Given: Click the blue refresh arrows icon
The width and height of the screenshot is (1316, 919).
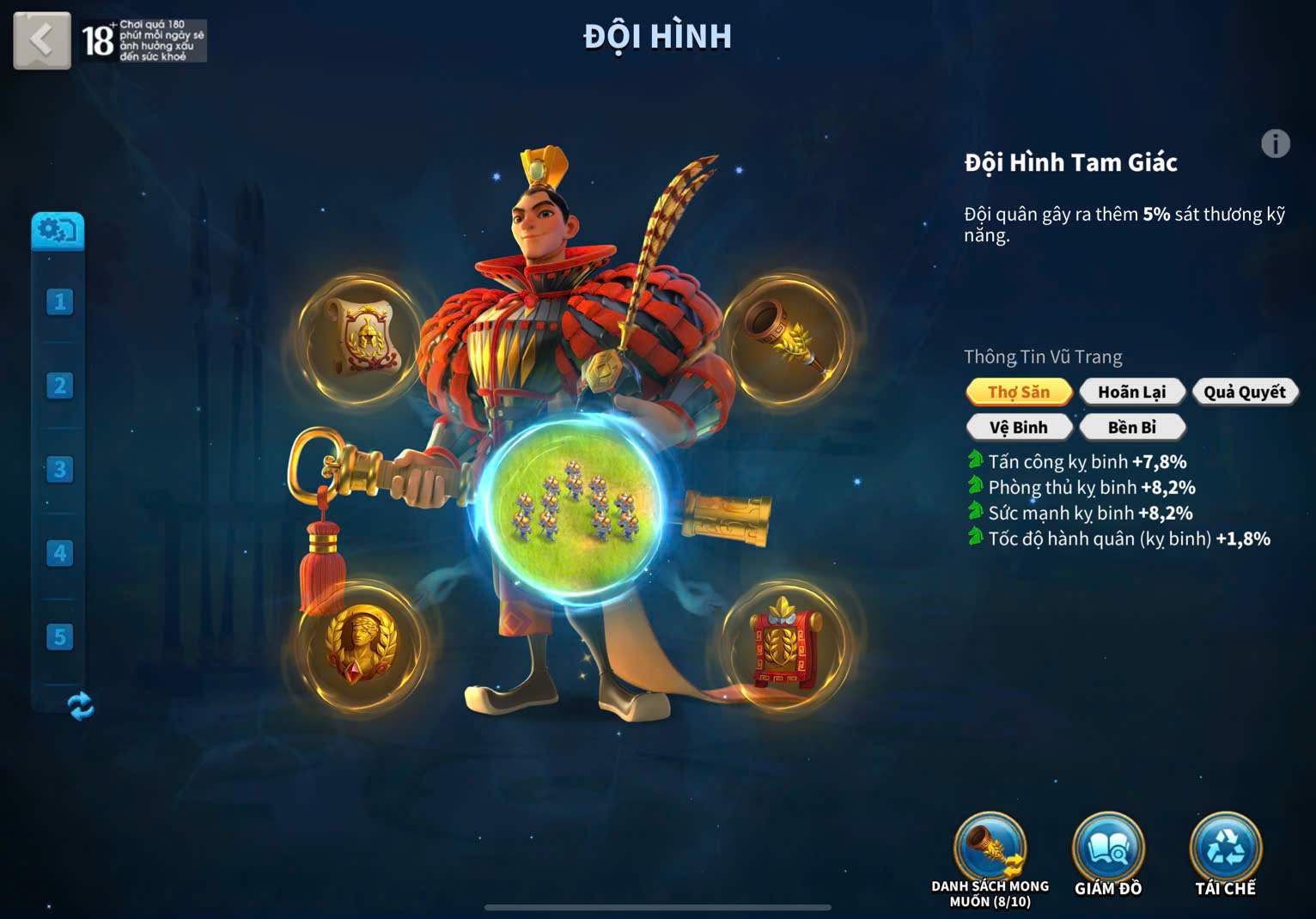Looking at the screenshot, I should point(80,706).
